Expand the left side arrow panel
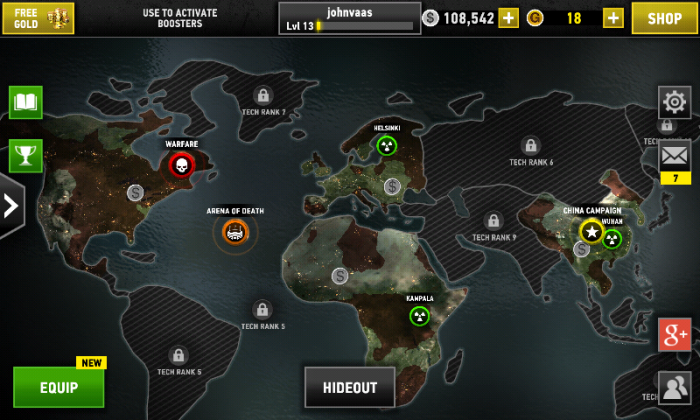 point(11,206)
